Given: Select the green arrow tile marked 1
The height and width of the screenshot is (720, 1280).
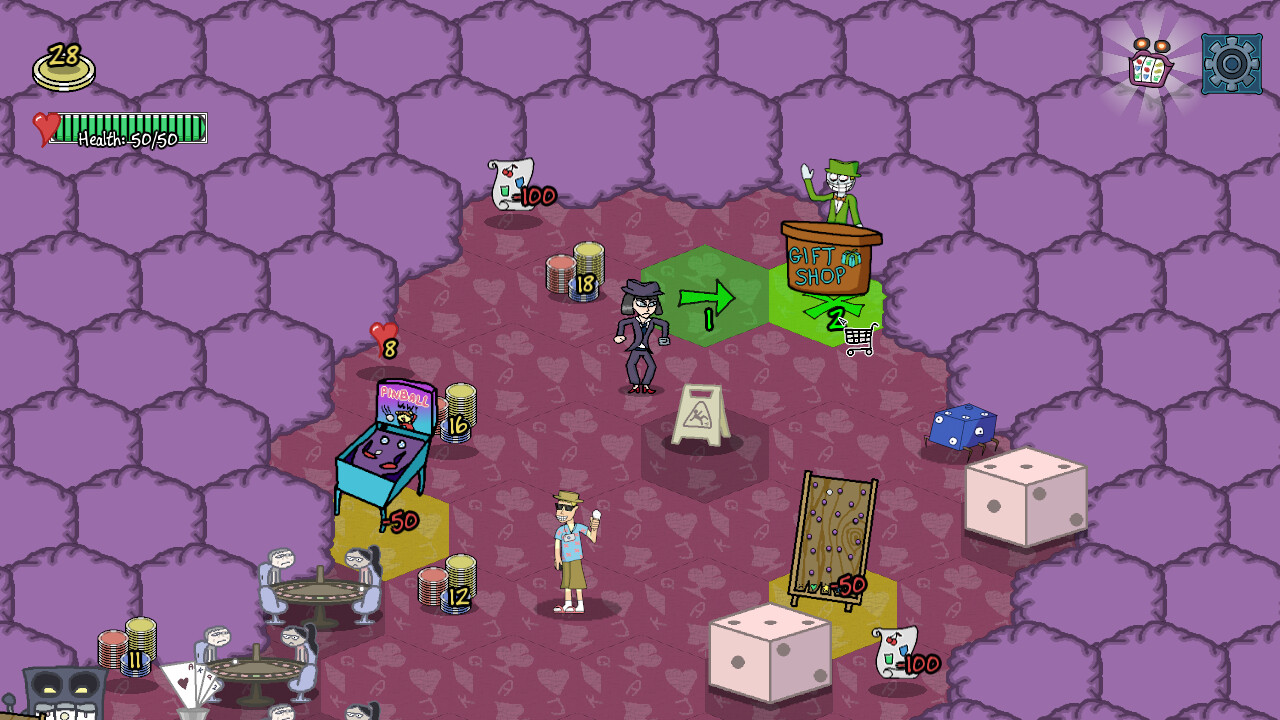Looking at the screenshot, I should tap(706, 295).
